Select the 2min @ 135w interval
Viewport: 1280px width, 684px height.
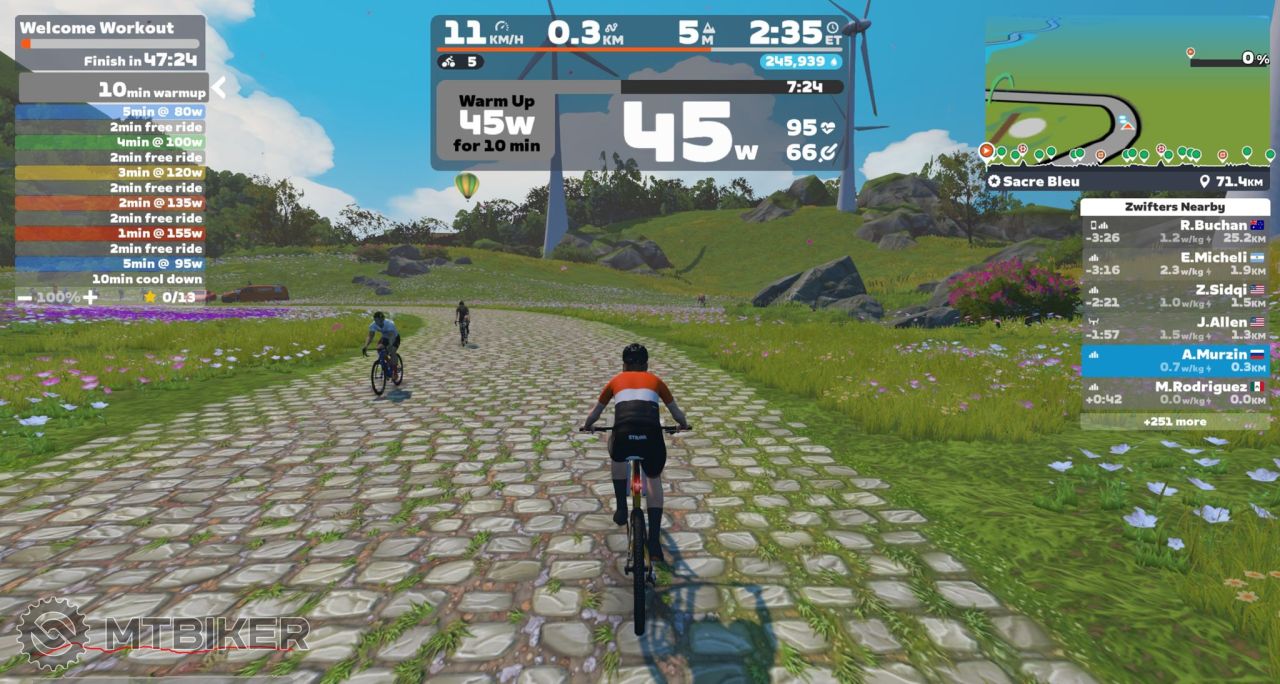coord(110,203)
